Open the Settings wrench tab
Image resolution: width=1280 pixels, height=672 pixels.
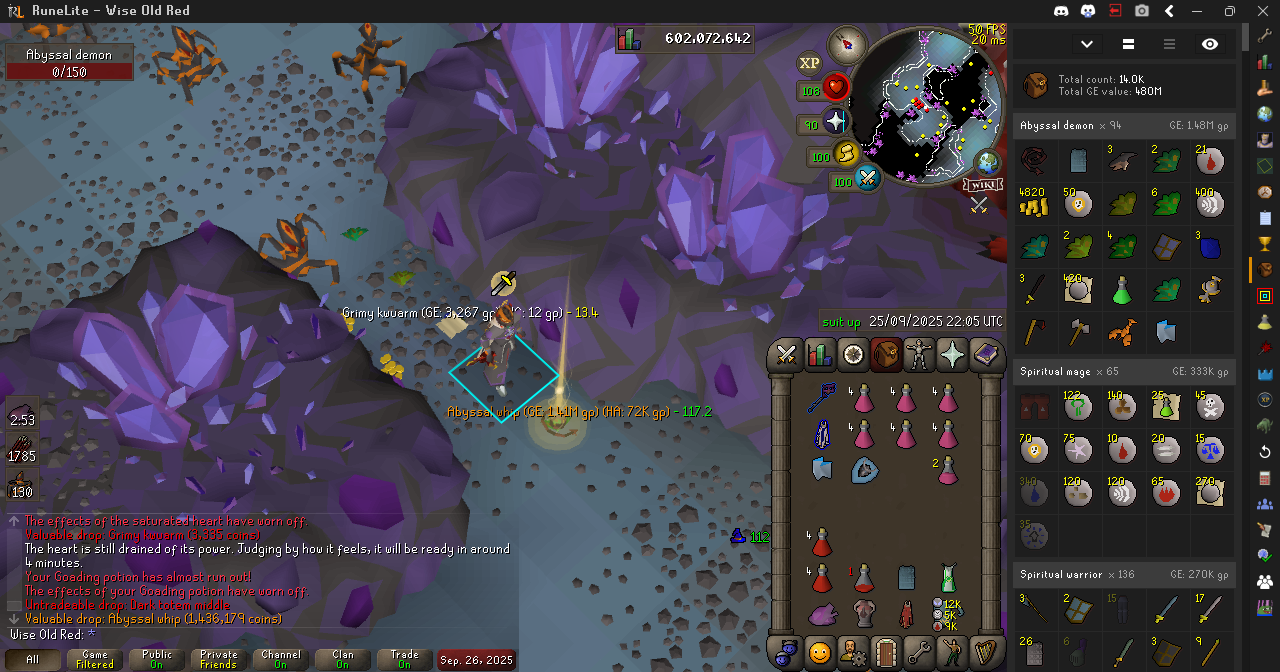point(919,652)
